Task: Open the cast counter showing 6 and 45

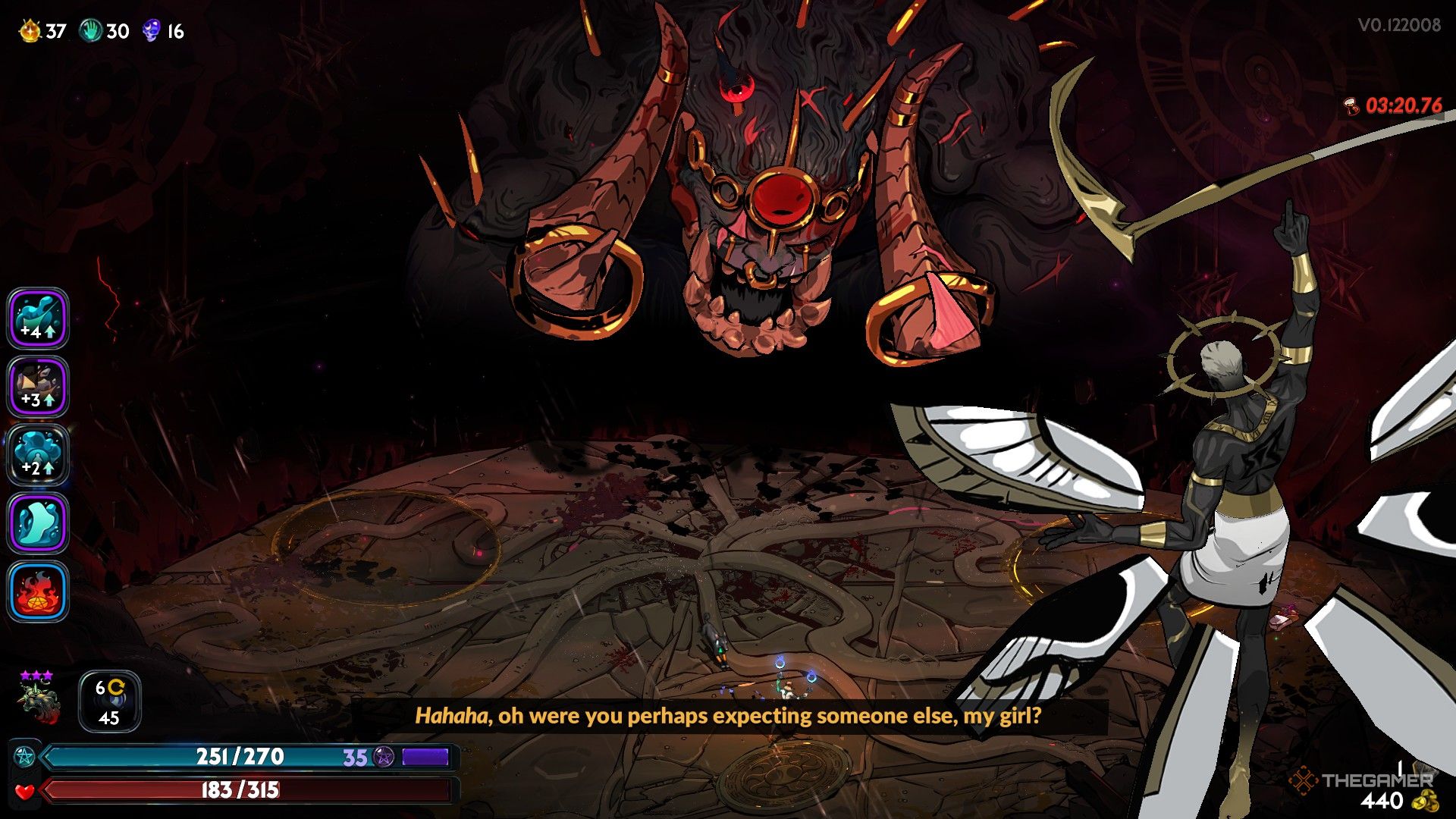Action: 109,701
